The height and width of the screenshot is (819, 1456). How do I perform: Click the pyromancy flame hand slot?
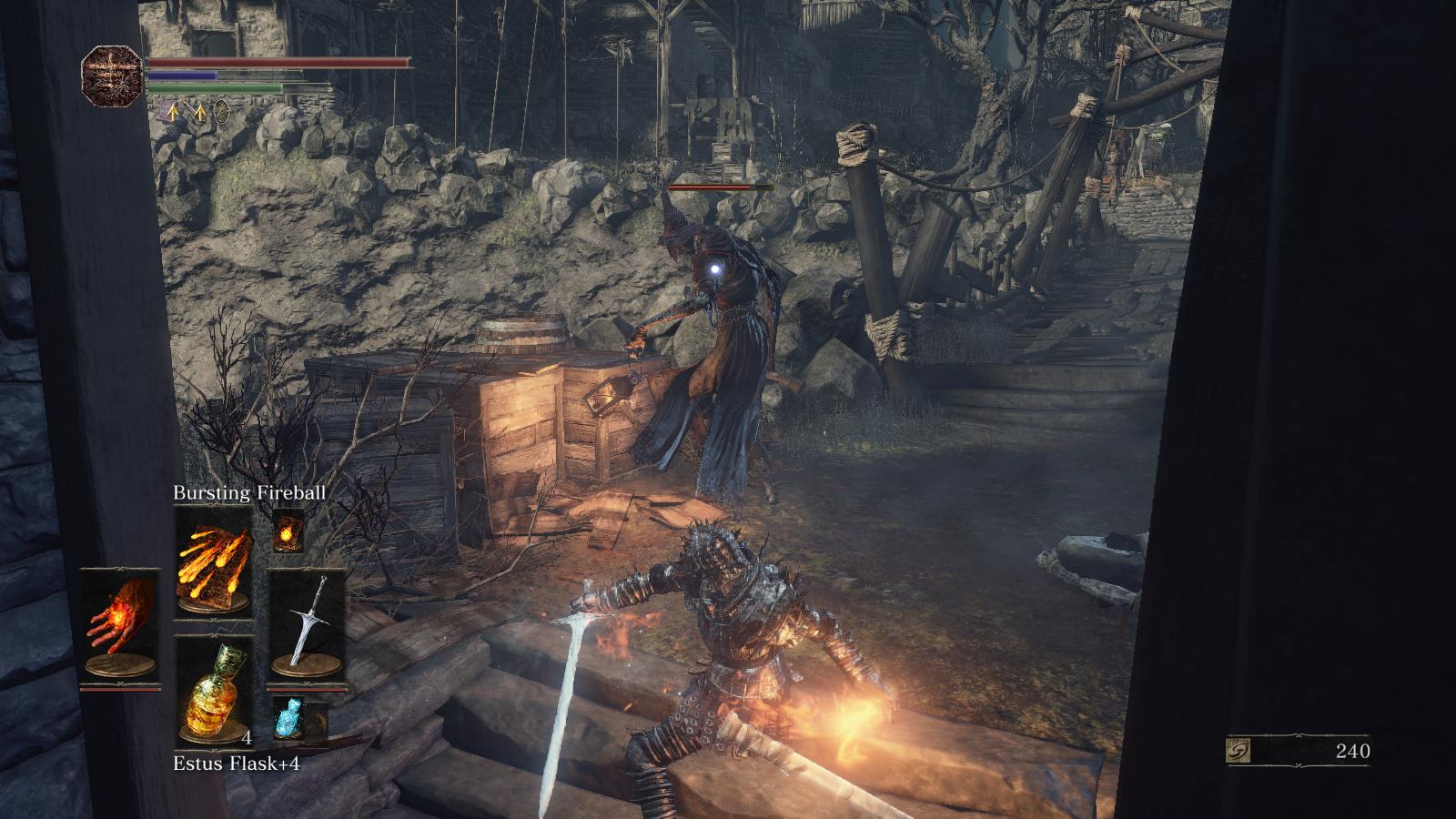(119, 624)
